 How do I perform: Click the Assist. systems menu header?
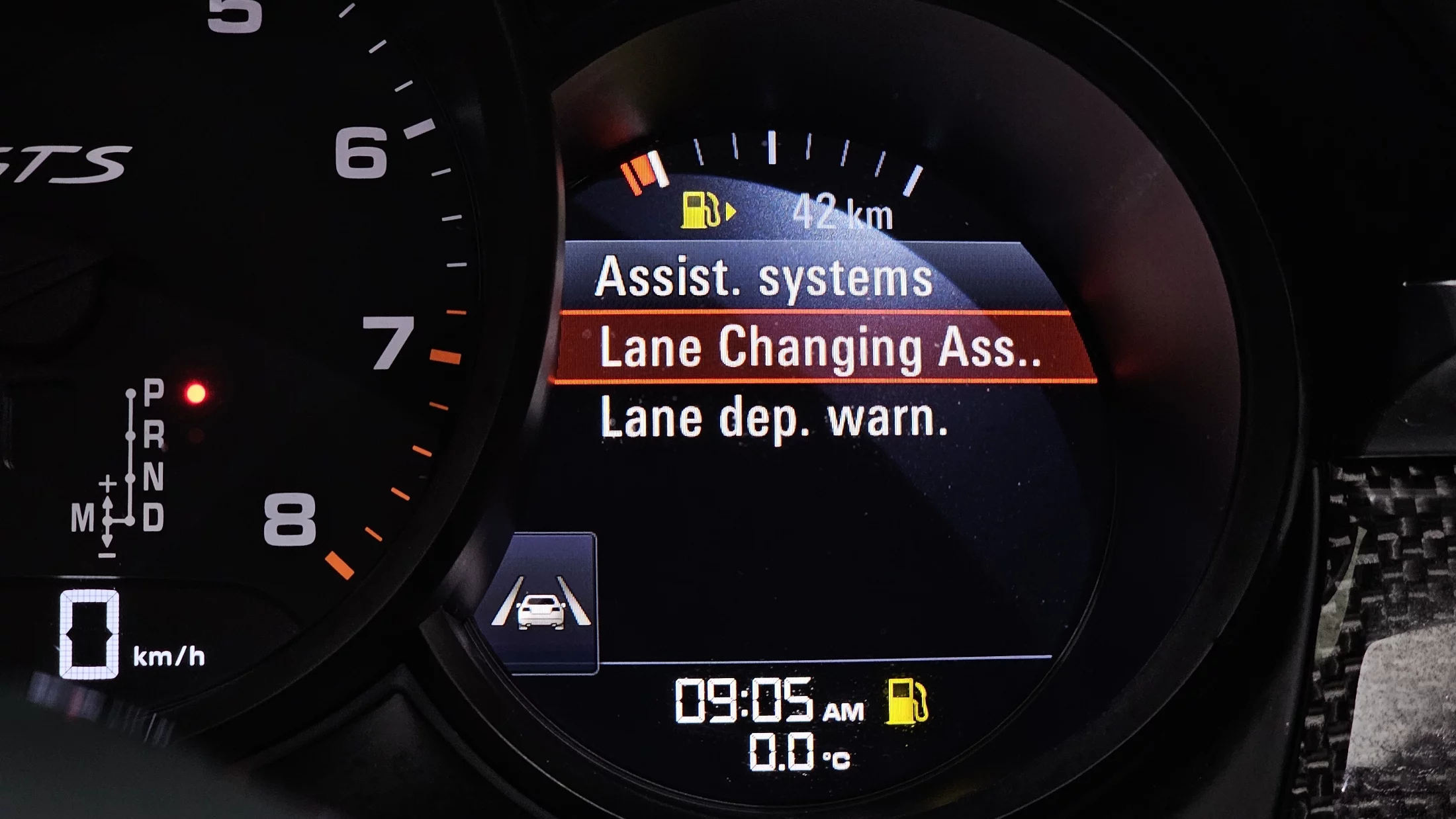click(x=763, y=277)
